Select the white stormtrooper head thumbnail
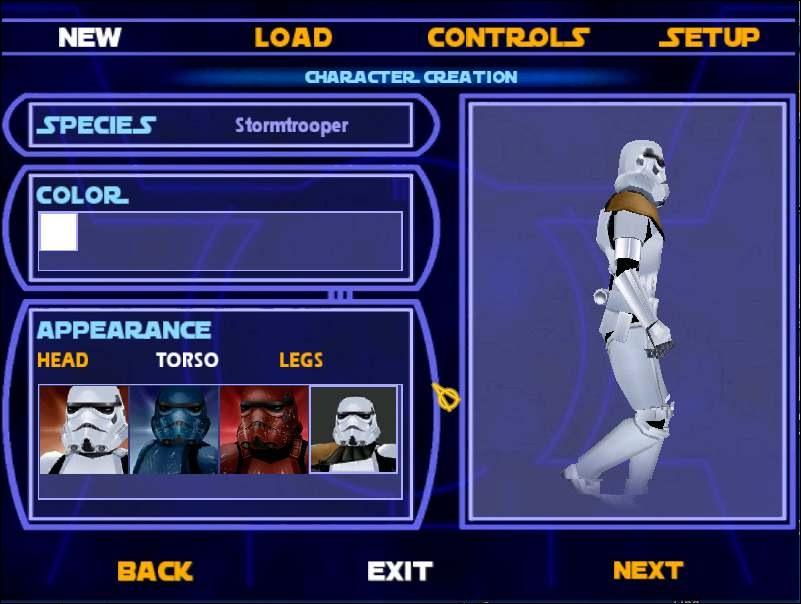The width and height of the screenshot is (801, 604). tap(84, 430)
